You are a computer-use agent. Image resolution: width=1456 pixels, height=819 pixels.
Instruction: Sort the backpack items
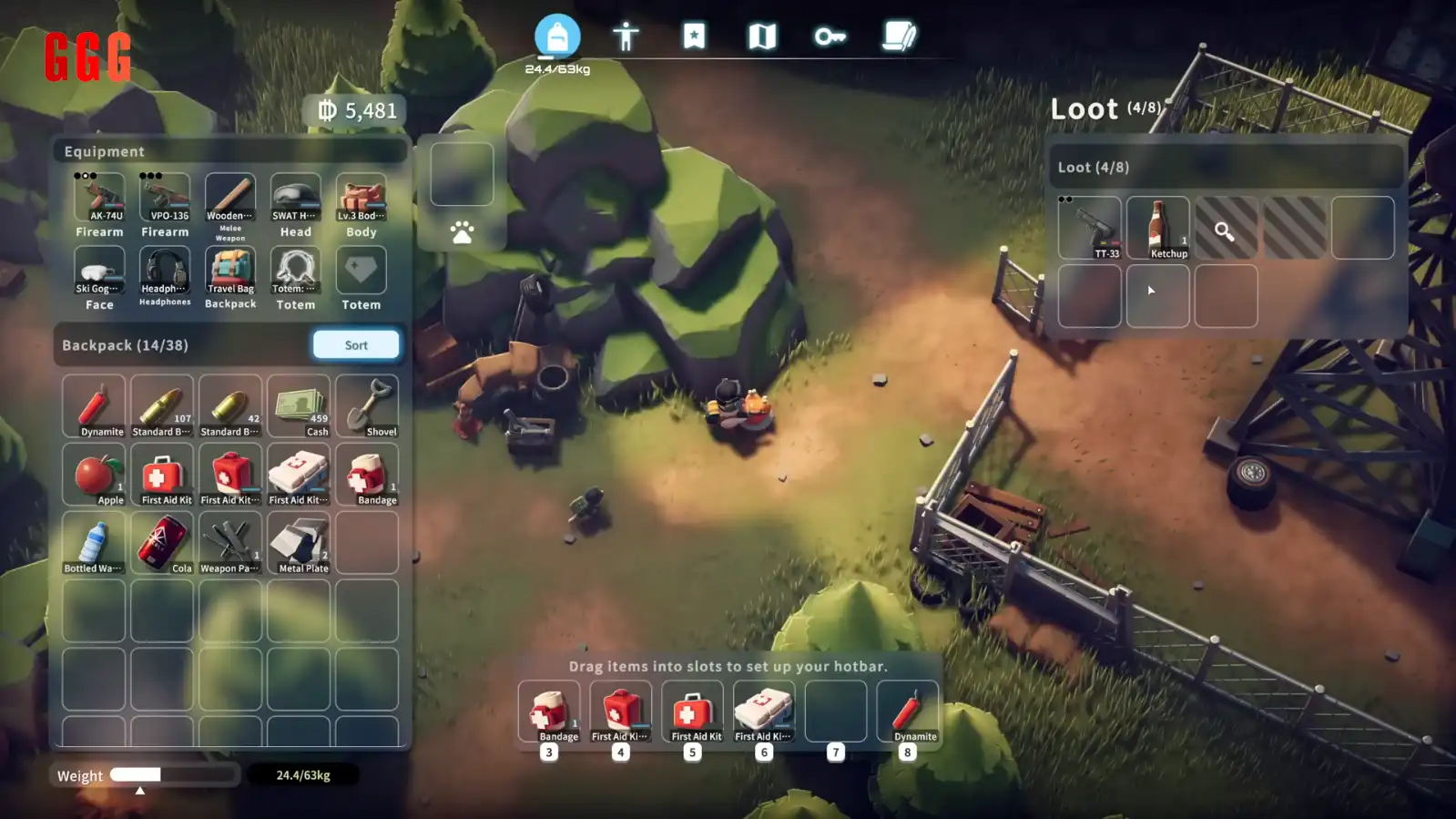pyautogui.click(x=356, y=345)
